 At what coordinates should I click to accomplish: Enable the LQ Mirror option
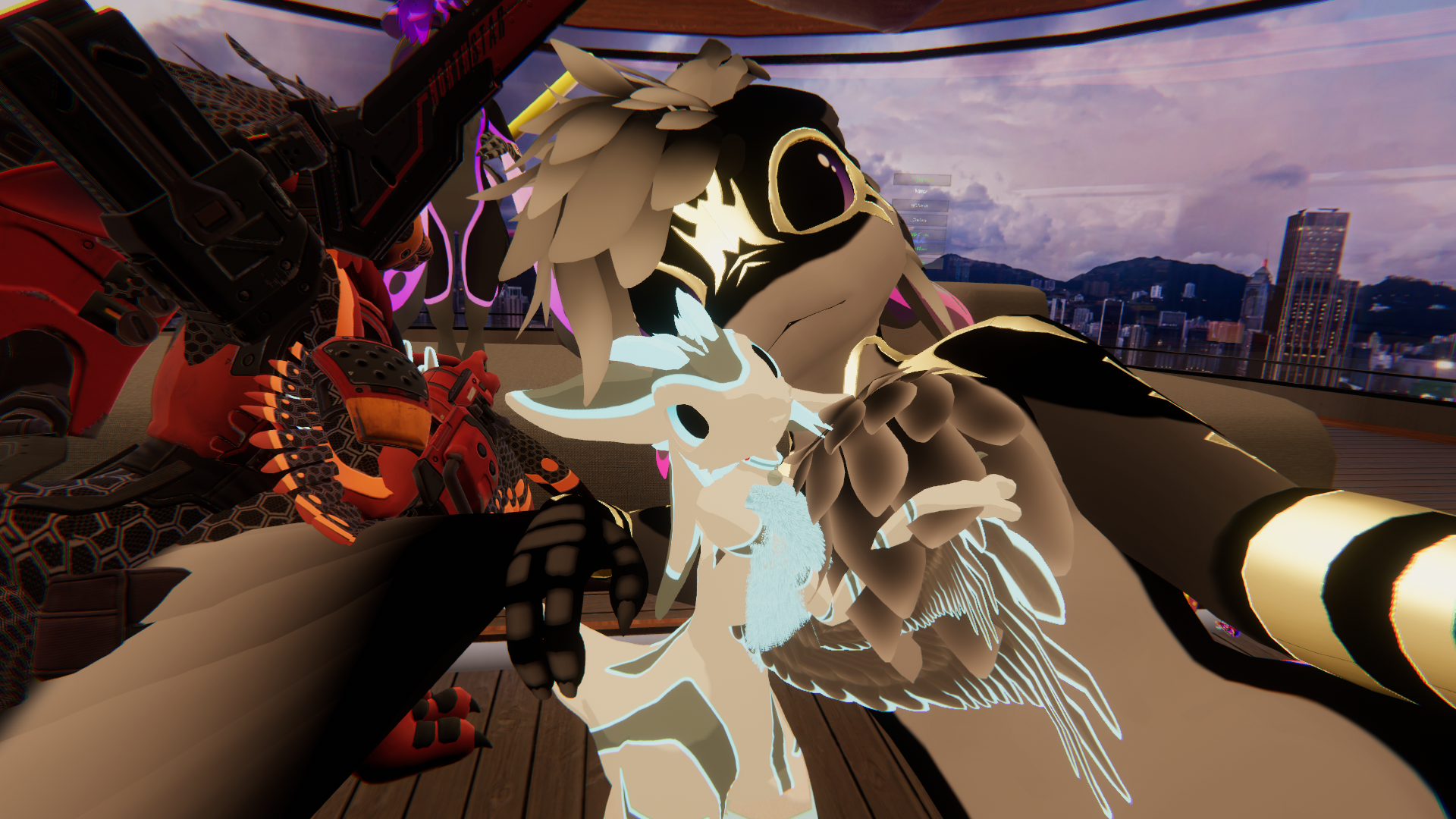click(919, 220)
